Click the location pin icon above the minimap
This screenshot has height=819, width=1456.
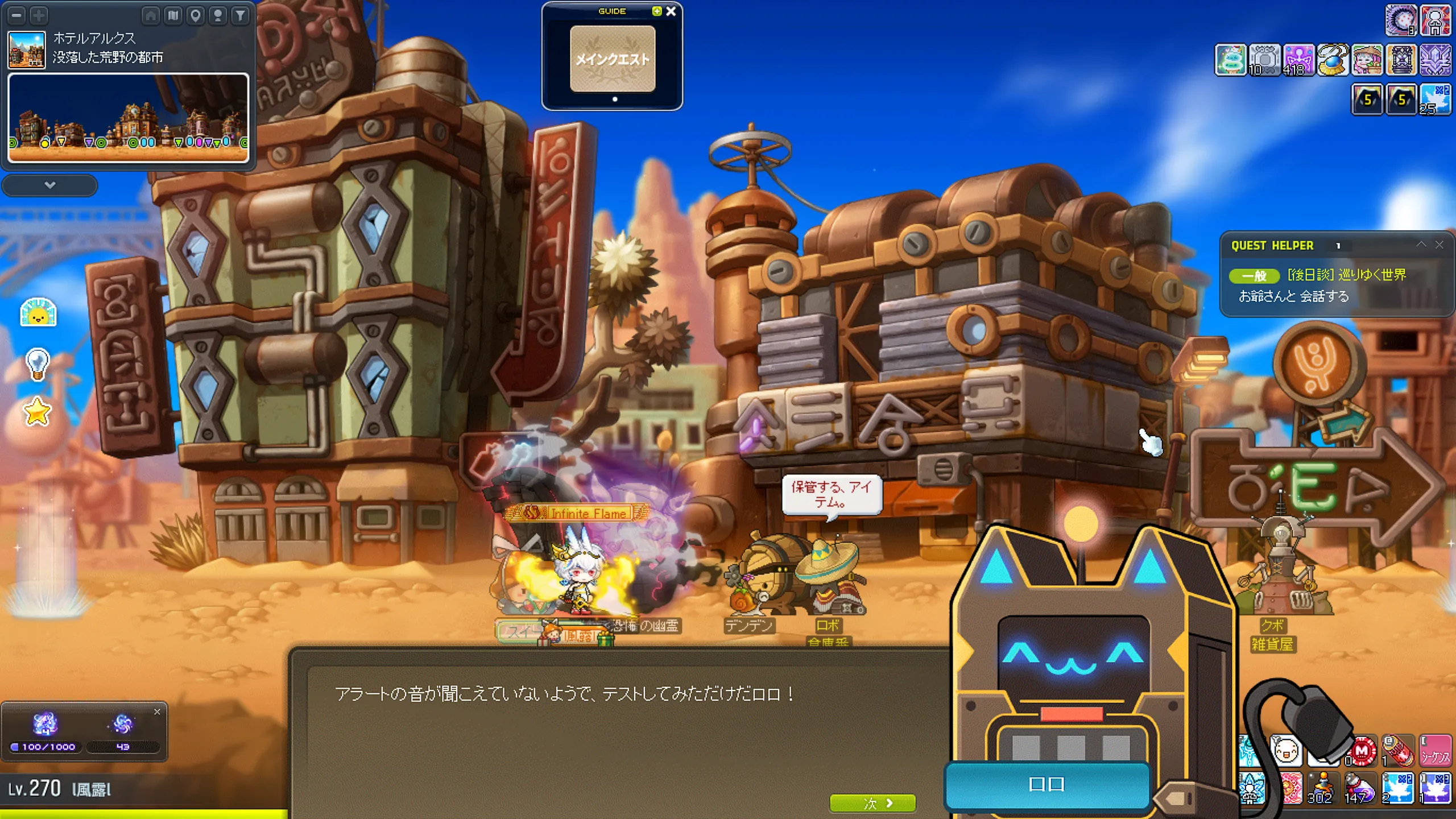click(196, 15)
